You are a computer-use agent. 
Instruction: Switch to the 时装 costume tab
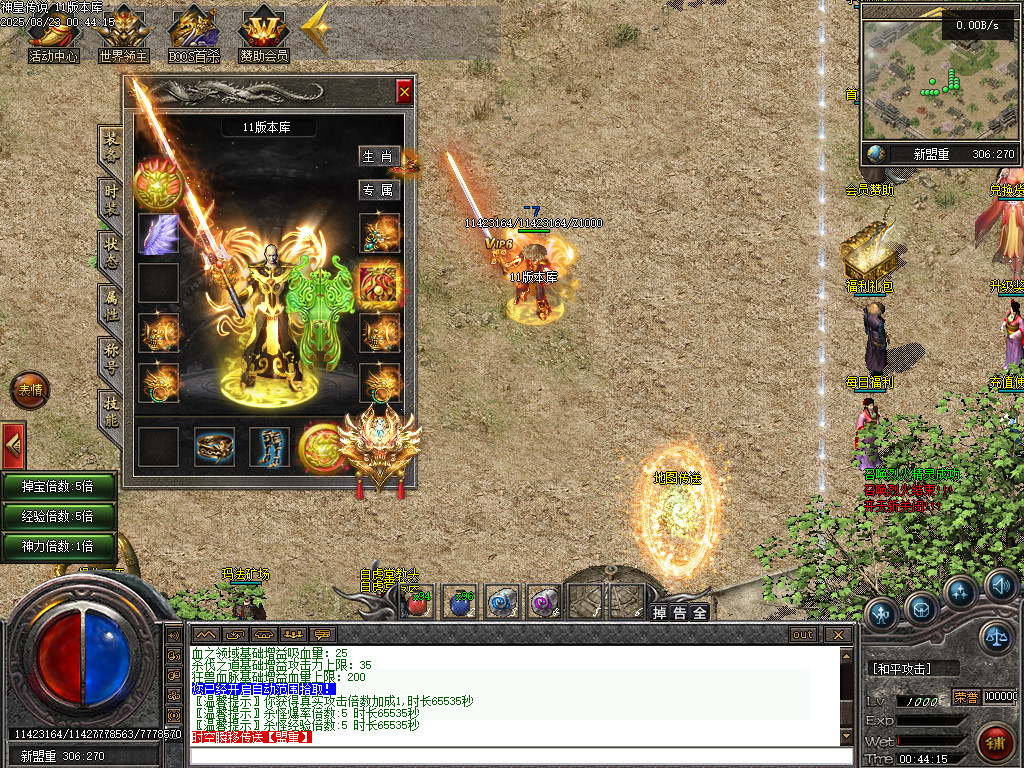[110, 197]
